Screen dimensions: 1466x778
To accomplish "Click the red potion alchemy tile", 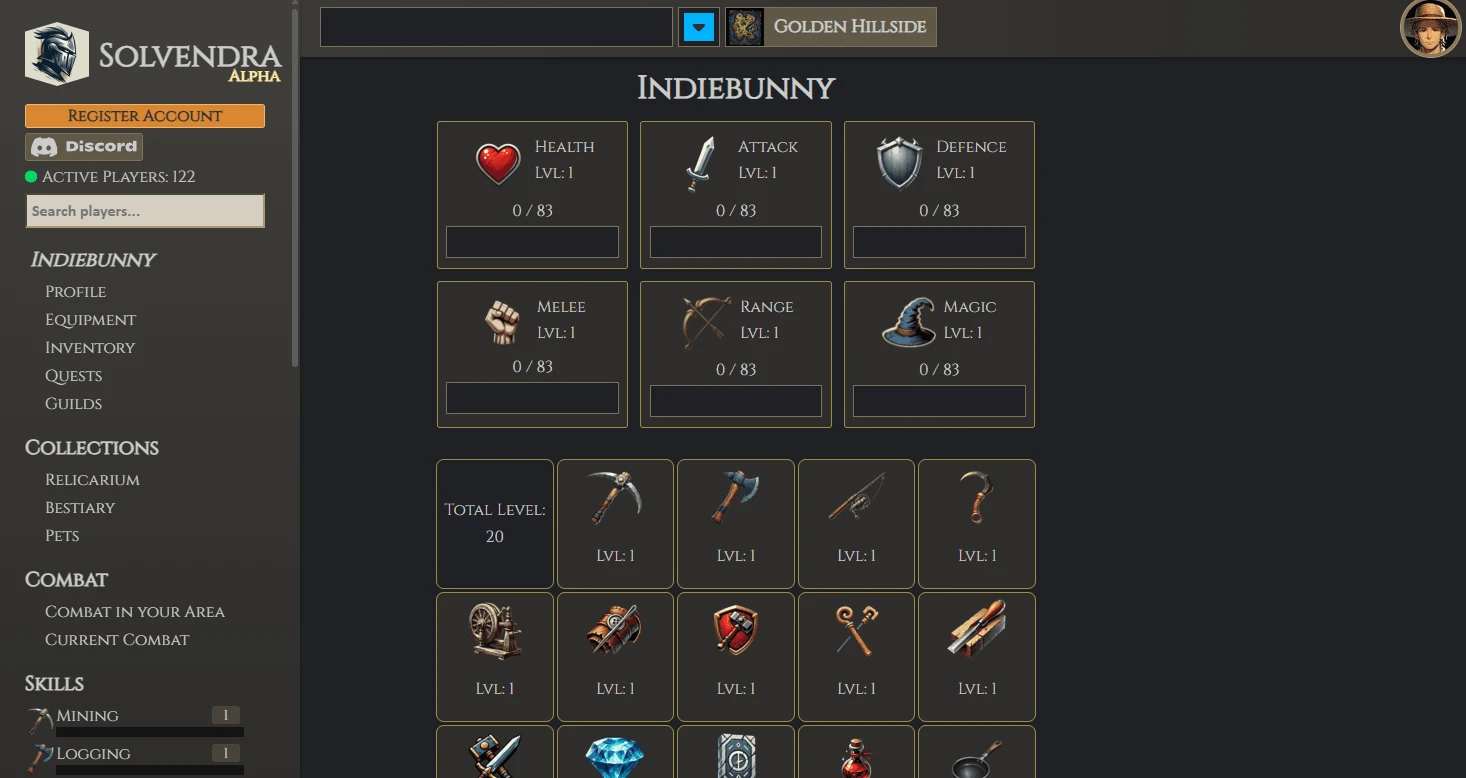I will coord(856,758).
